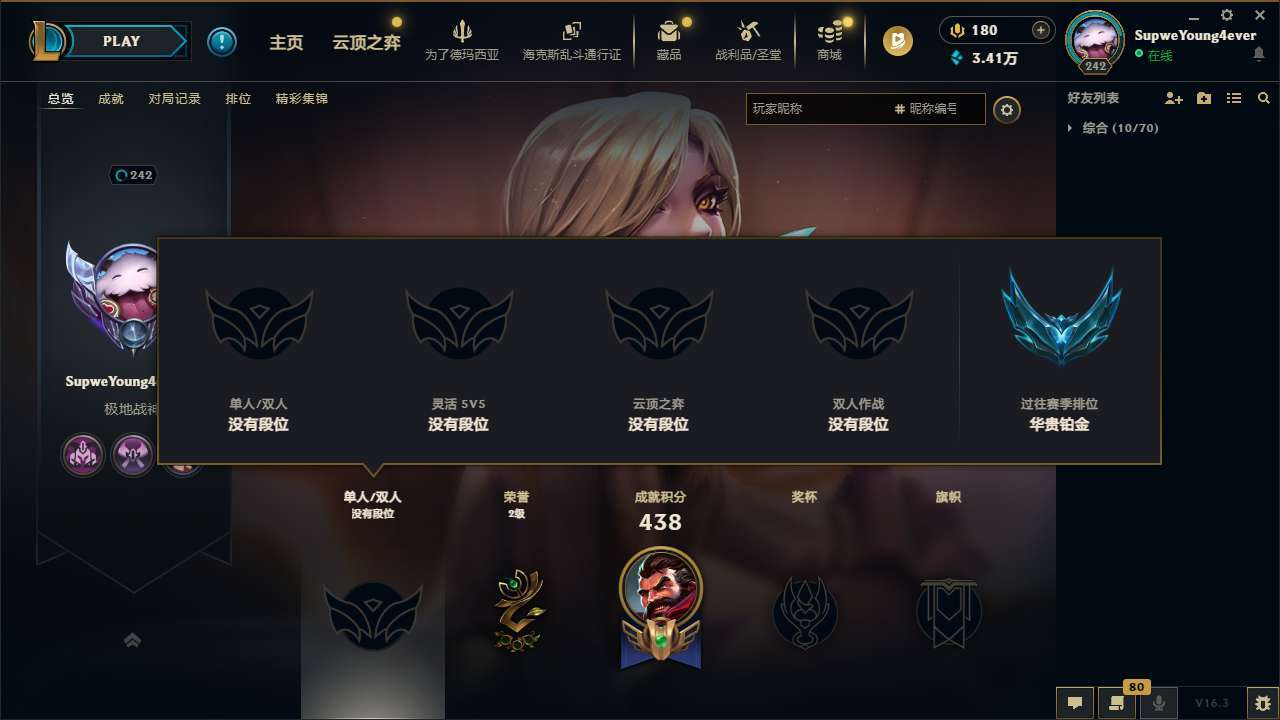Viewport: 1280px width, 720px height.
Task: Open the search settings gear dropdown
Action: coord(1007,110)
